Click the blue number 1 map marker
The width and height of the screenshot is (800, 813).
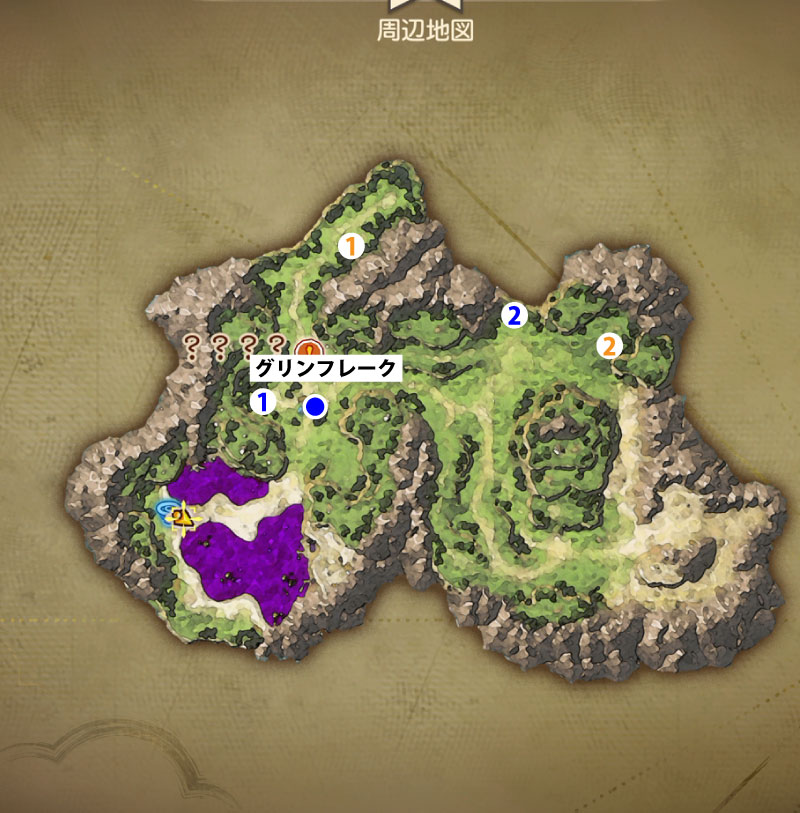pos(263,402)
